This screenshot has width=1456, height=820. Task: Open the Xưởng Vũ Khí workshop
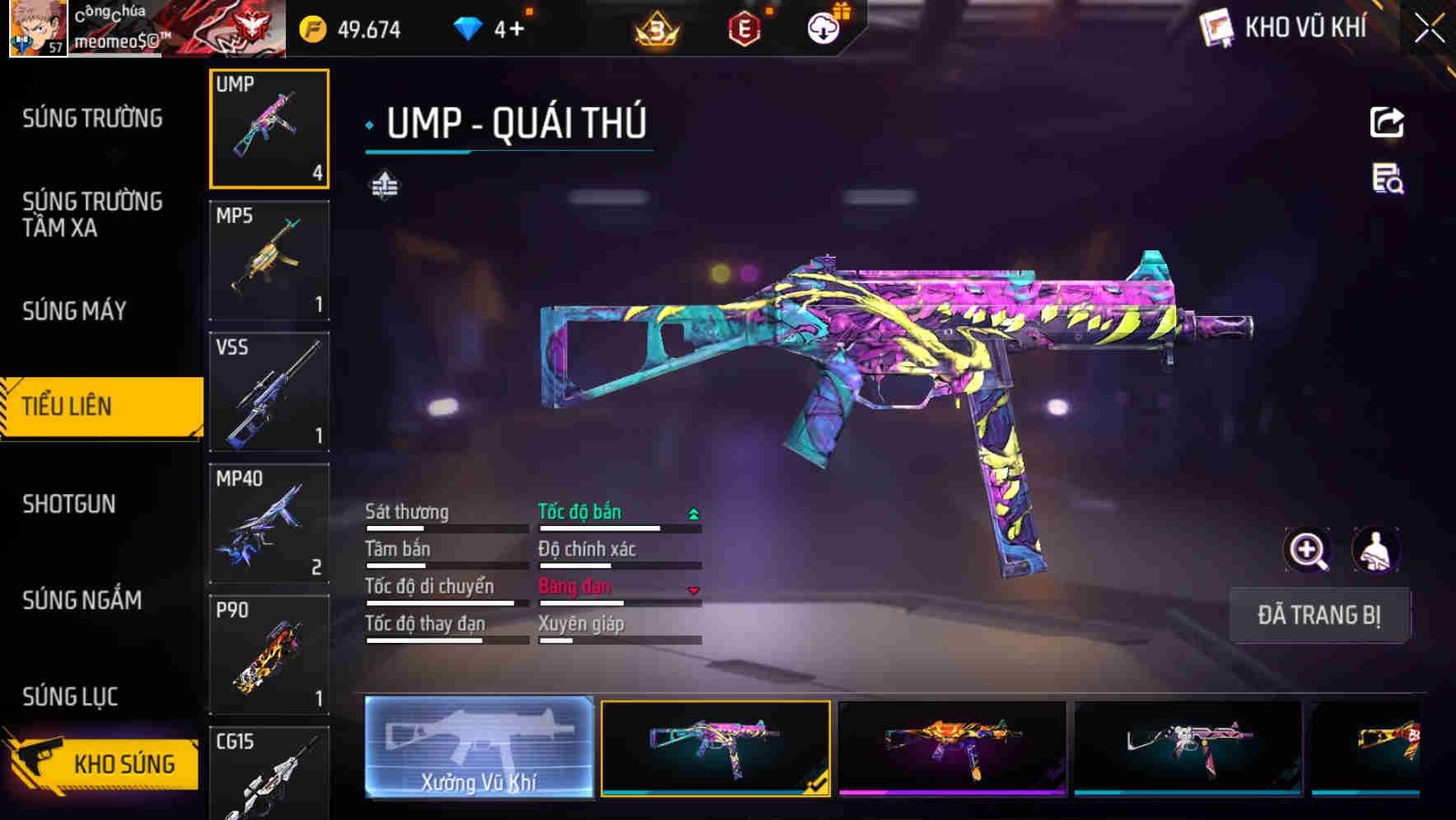478,748
